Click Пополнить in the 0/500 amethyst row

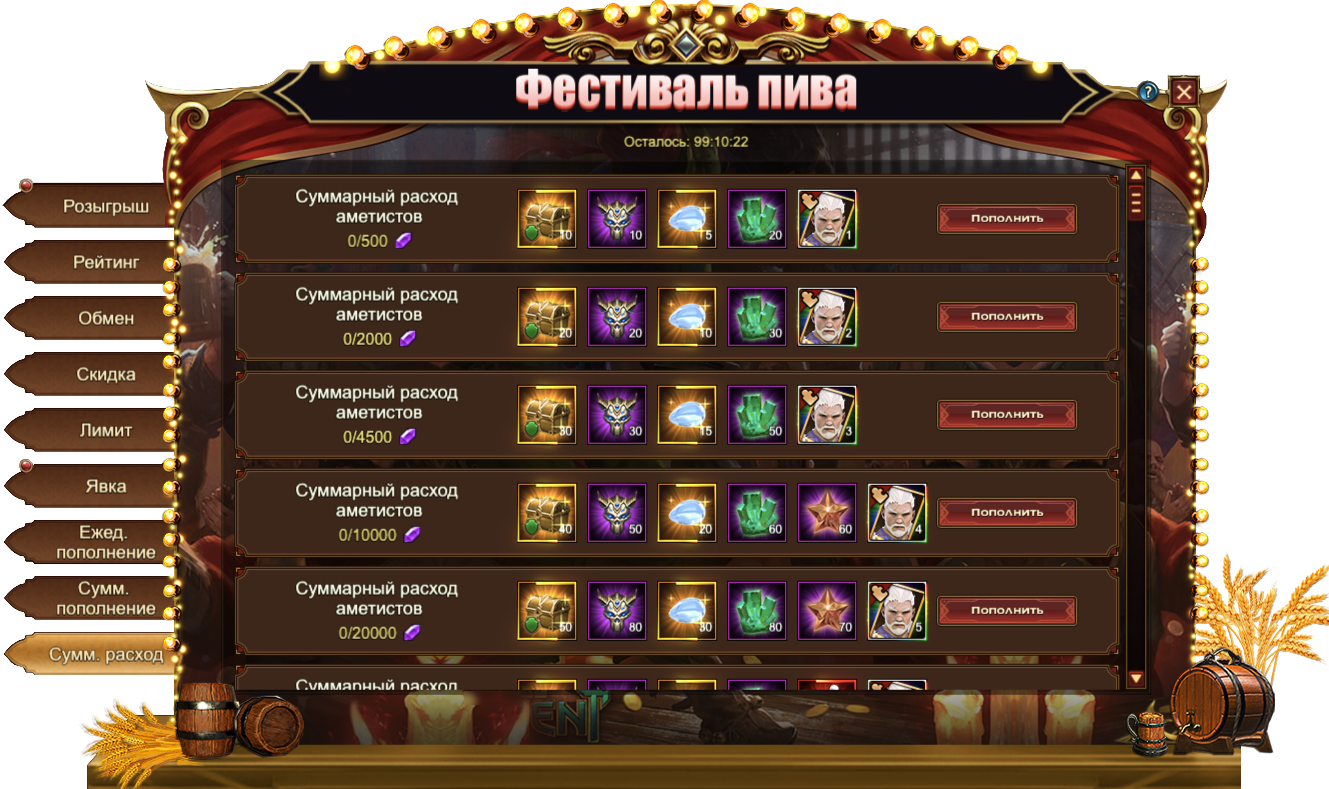pyautogui.click(x=1006, y=218)
